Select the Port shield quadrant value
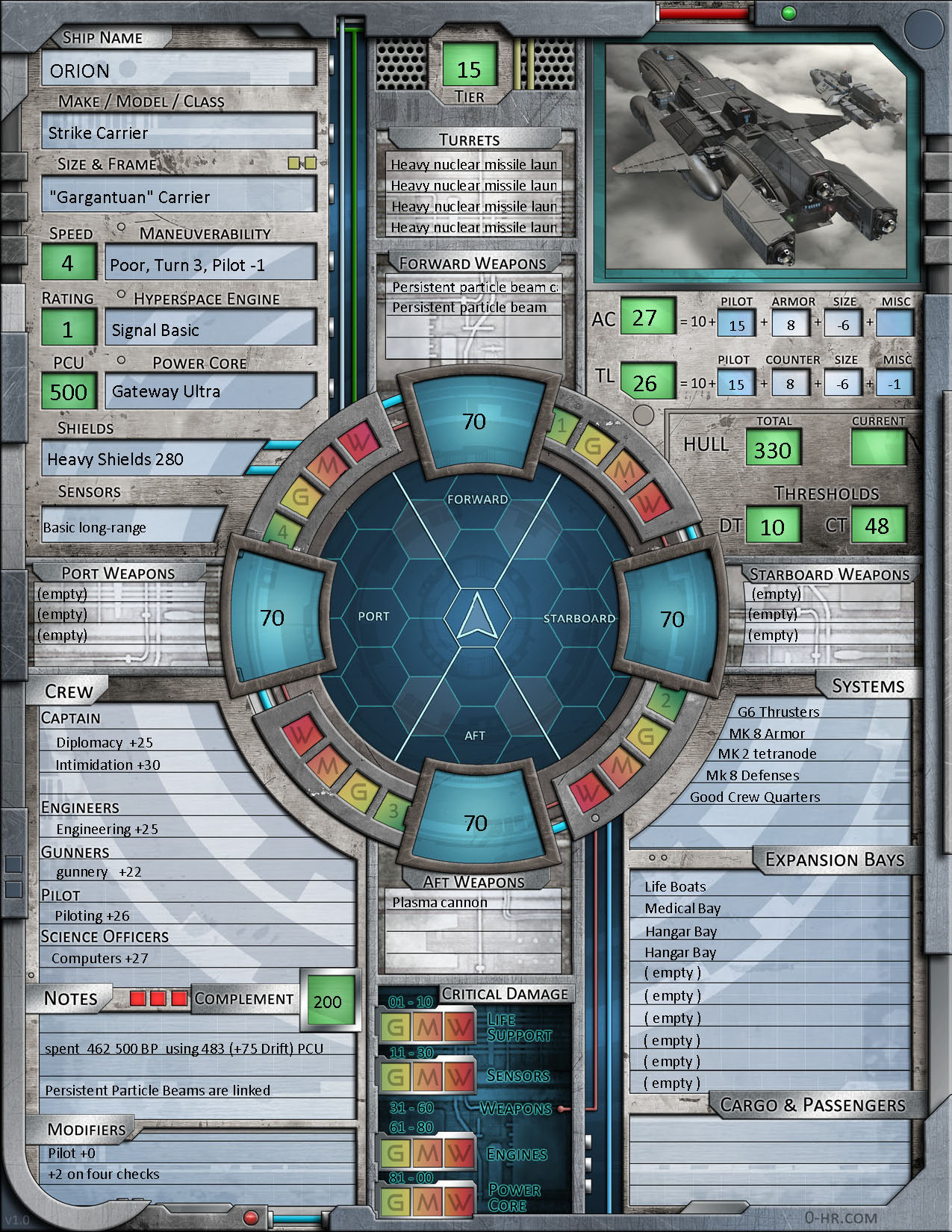Image resolution: width=952 pixels, height=1232 pixels. point(273,617)
